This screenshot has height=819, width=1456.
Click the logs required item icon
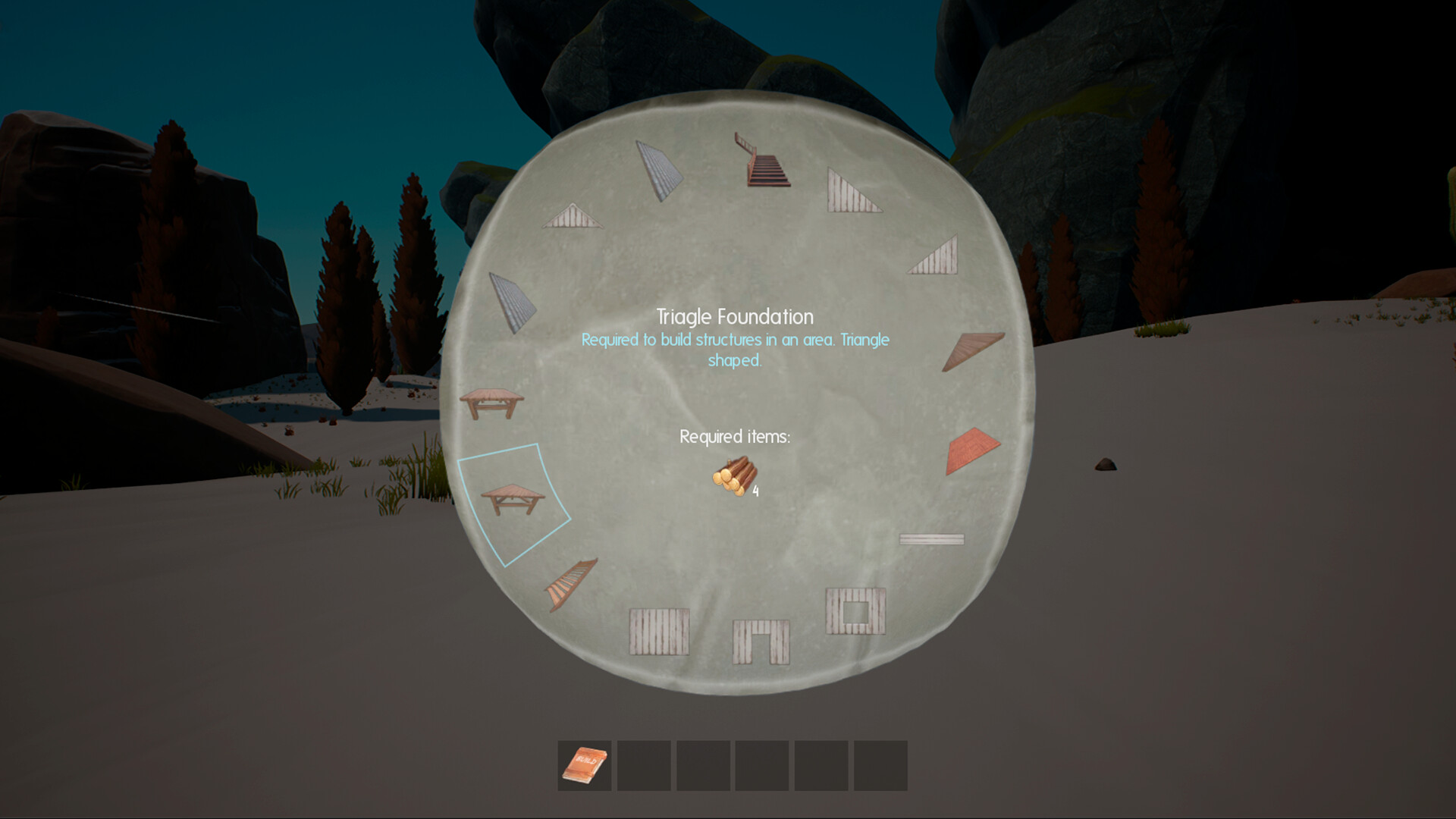[732, 478]
